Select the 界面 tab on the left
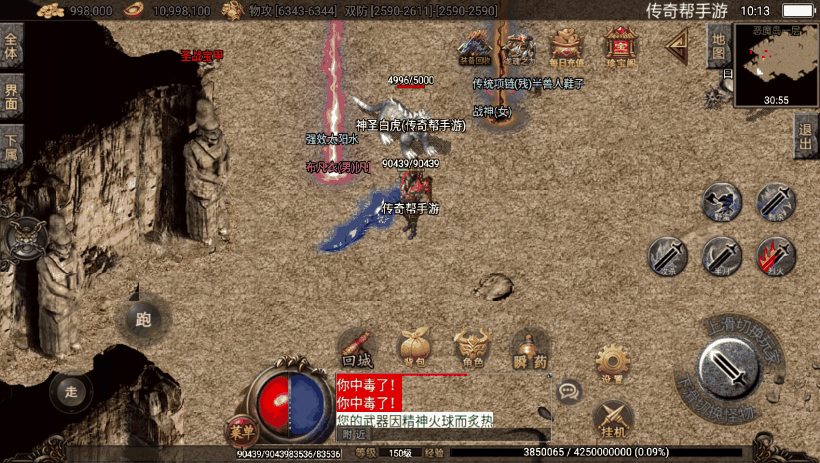The height and width of the screenshot is (463, 820). 11,97
